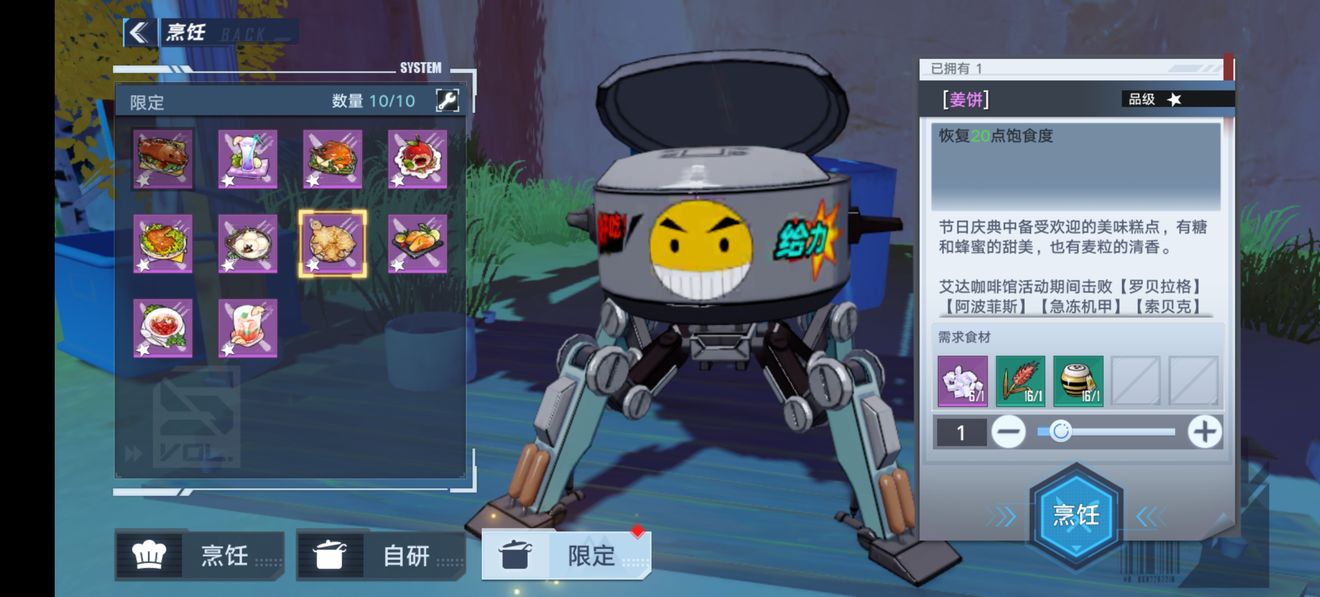Switch to the 烹饪 tab with chef hat

[200, 555]
